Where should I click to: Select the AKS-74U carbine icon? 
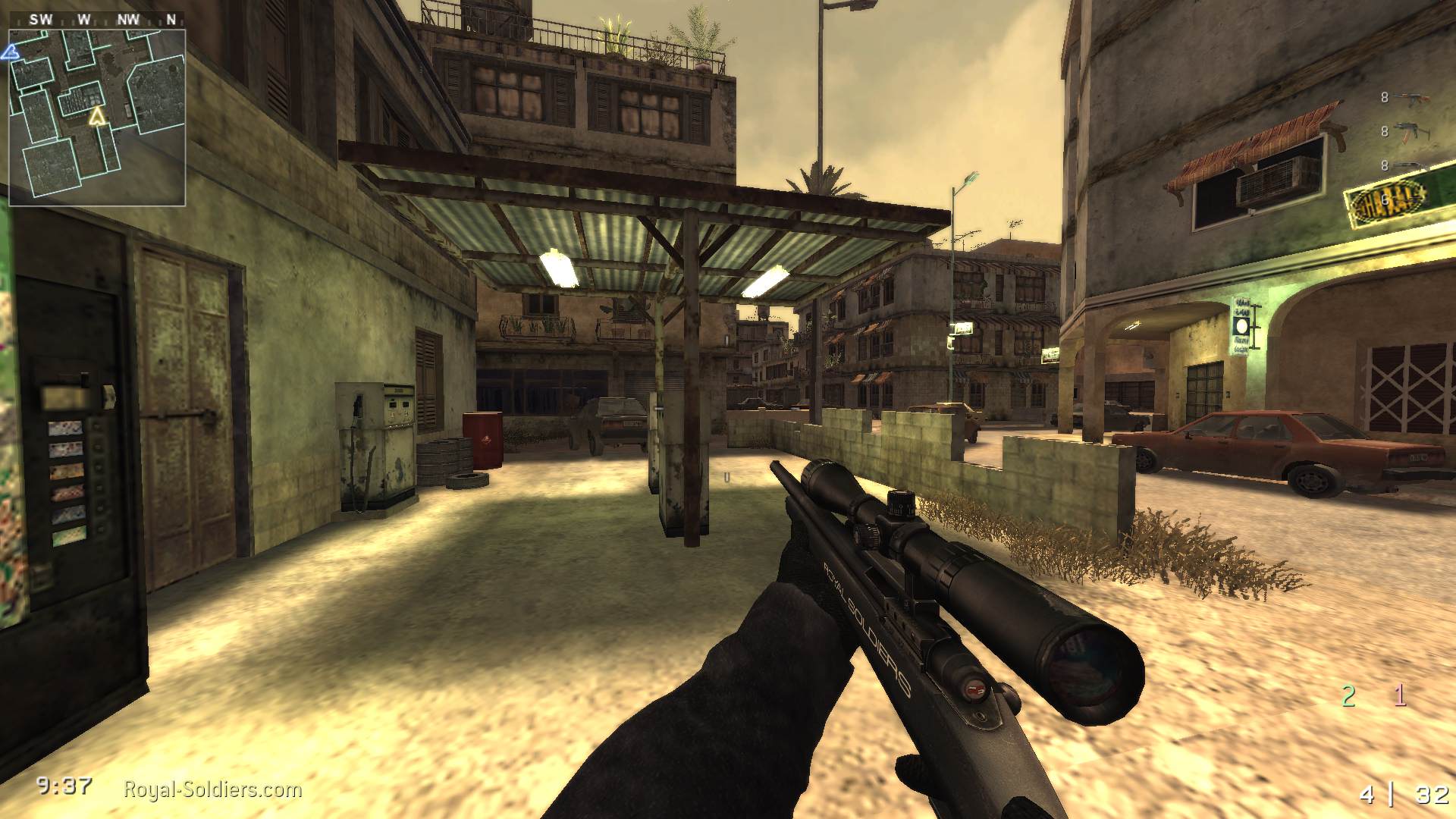1408,130
